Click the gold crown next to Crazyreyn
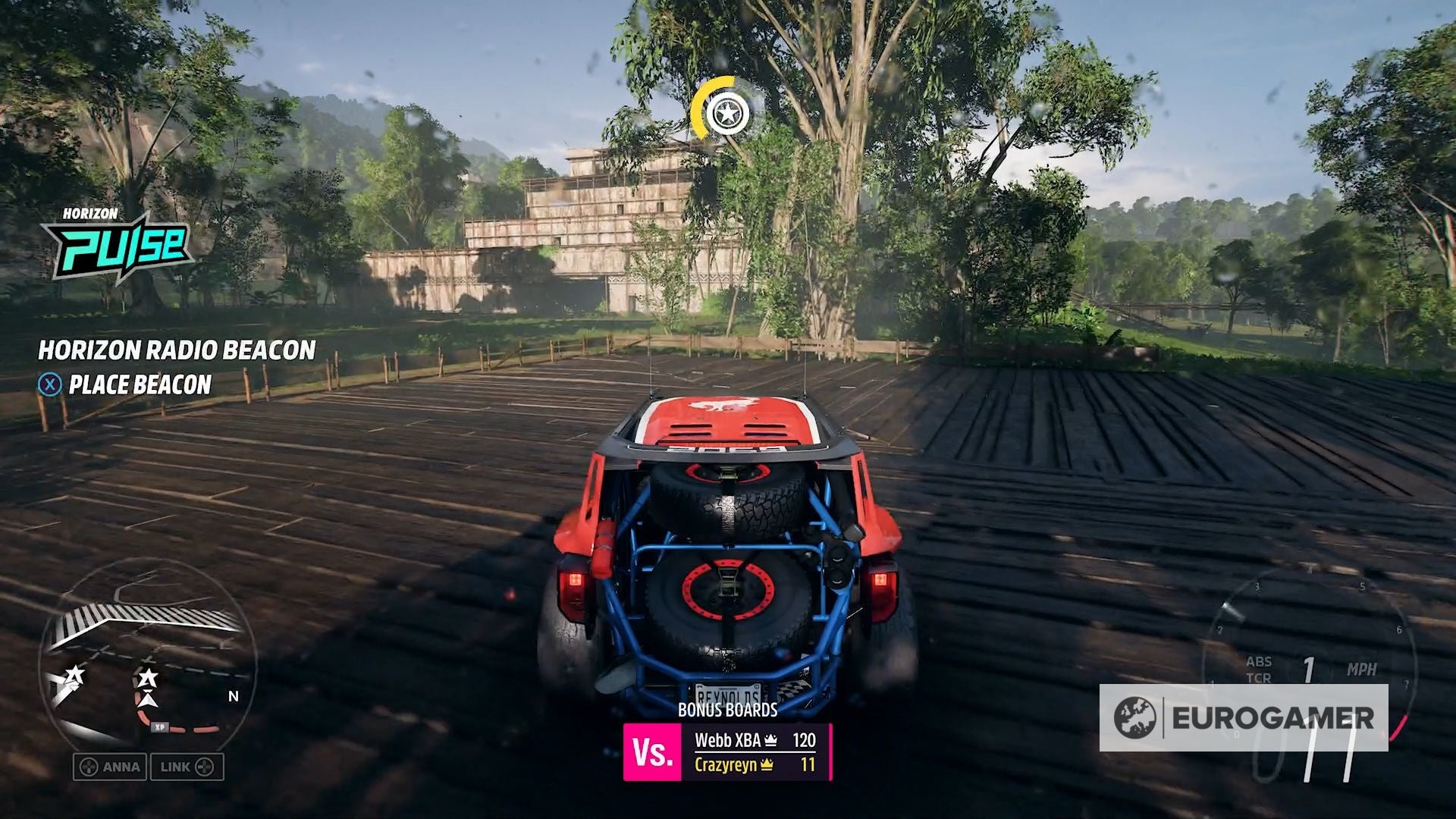Image resolution: width=1456 pixels, height=819 pixels. [767, 766]
